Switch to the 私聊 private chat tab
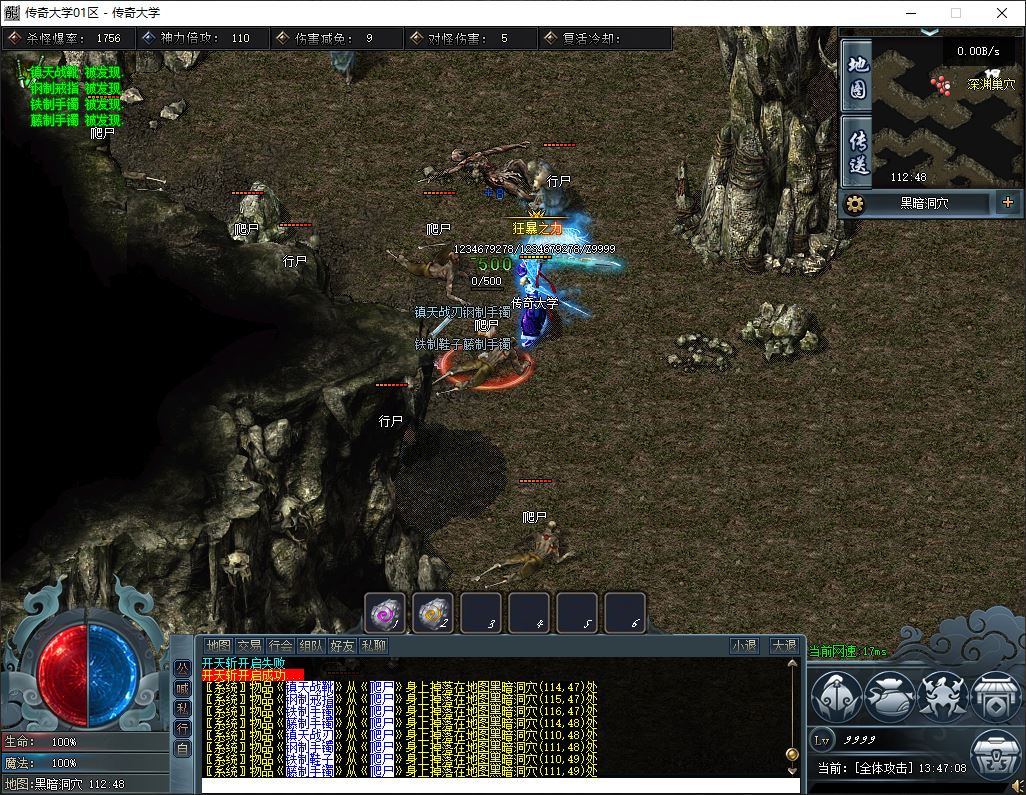This screenshot has height=795, width=1026. click(373, 646)
